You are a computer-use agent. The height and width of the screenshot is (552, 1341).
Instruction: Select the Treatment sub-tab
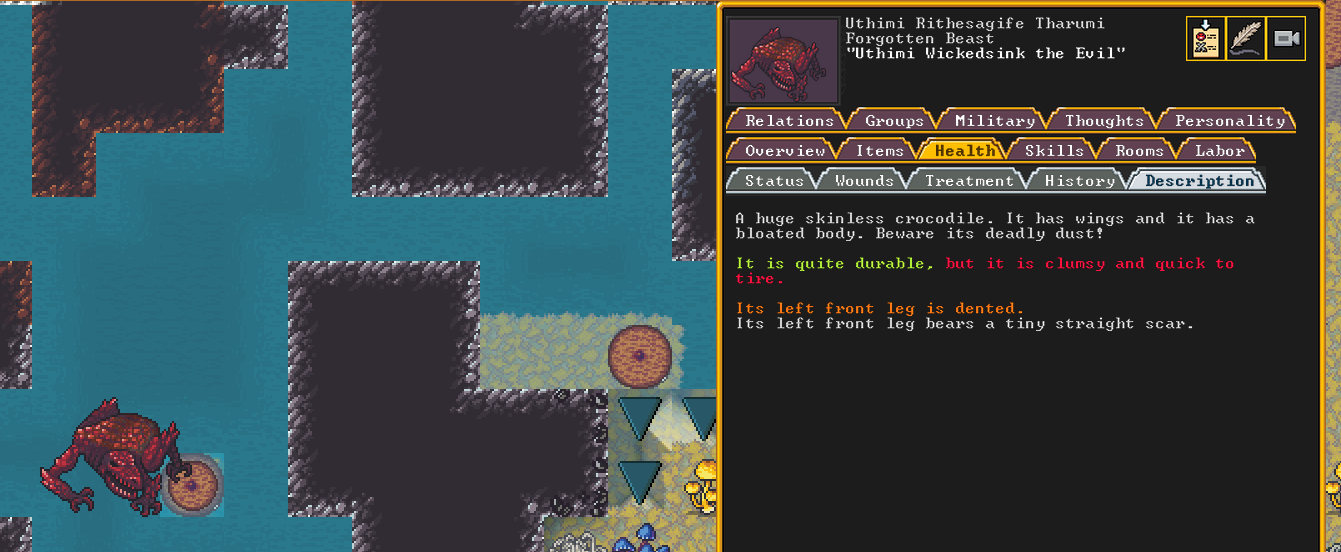click(x=969, y=181)
